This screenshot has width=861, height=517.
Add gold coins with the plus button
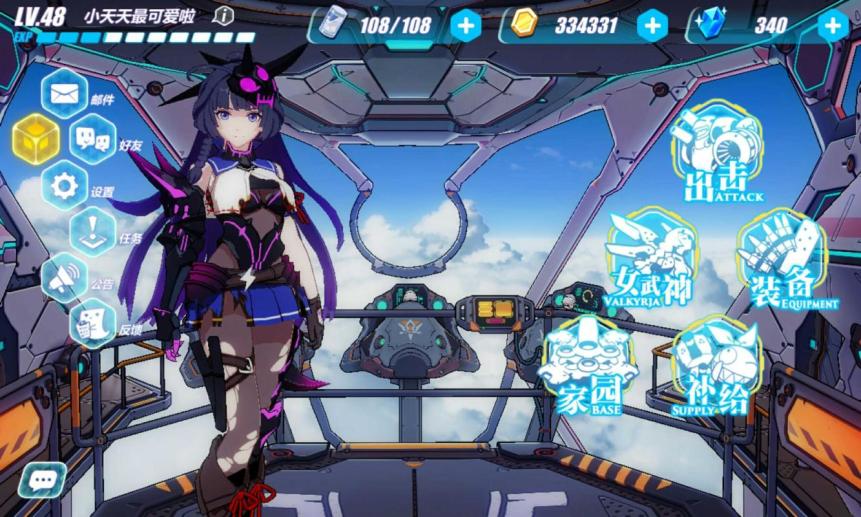652,25
